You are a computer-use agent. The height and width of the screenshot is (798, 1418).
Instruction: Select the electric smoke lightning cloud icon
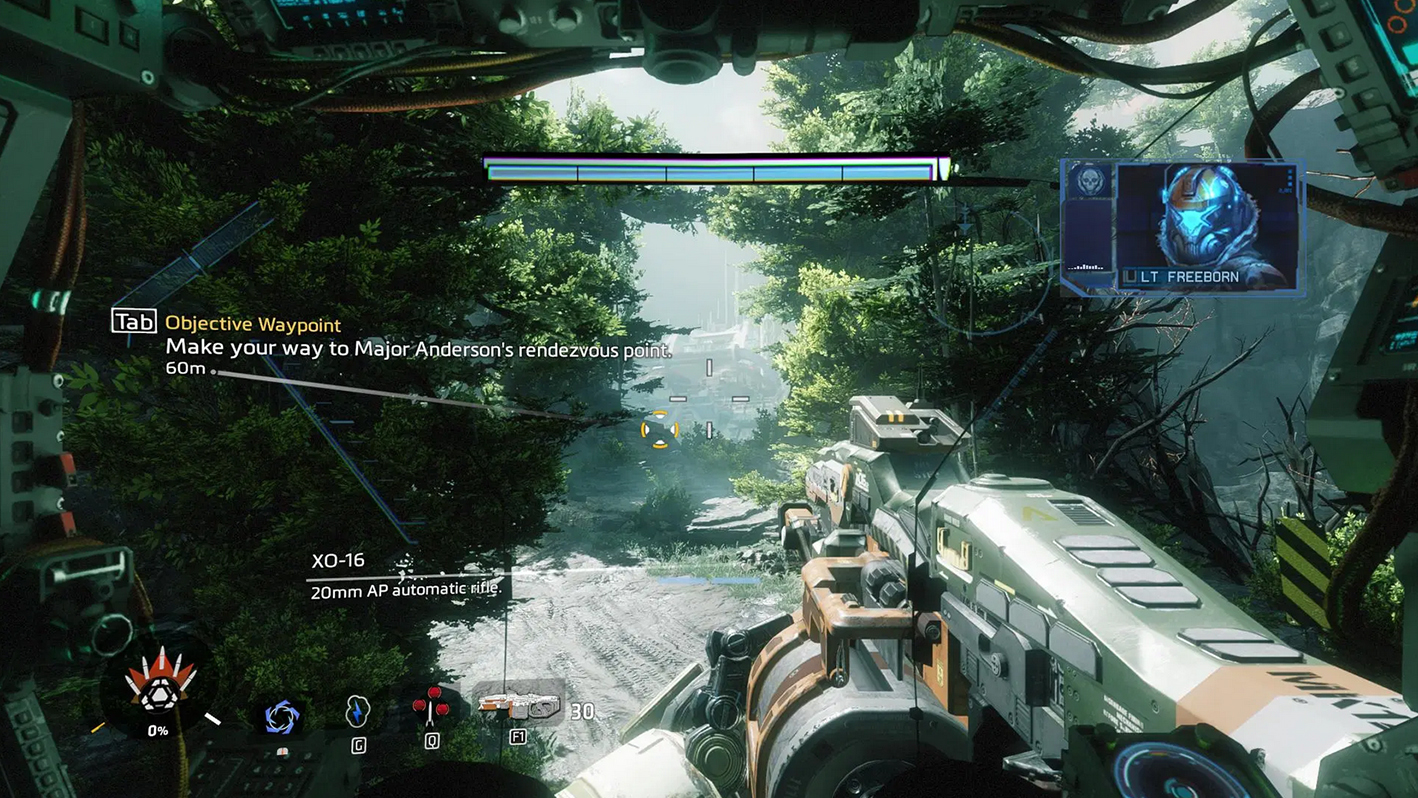click(x=357, y=711)
